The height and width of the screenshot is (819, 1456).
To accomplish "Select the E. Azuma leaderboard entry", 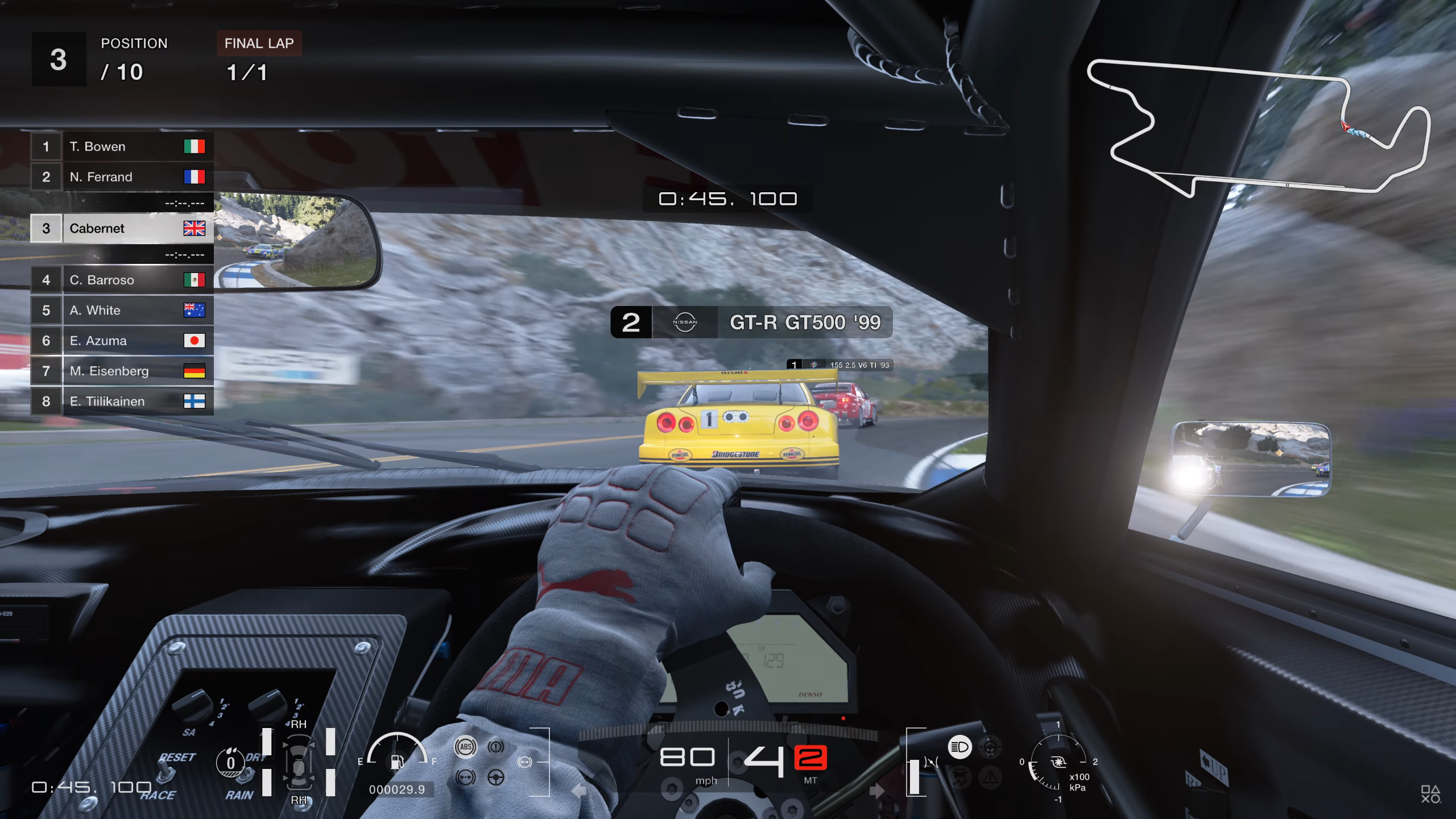I will (x=122, y=341).
